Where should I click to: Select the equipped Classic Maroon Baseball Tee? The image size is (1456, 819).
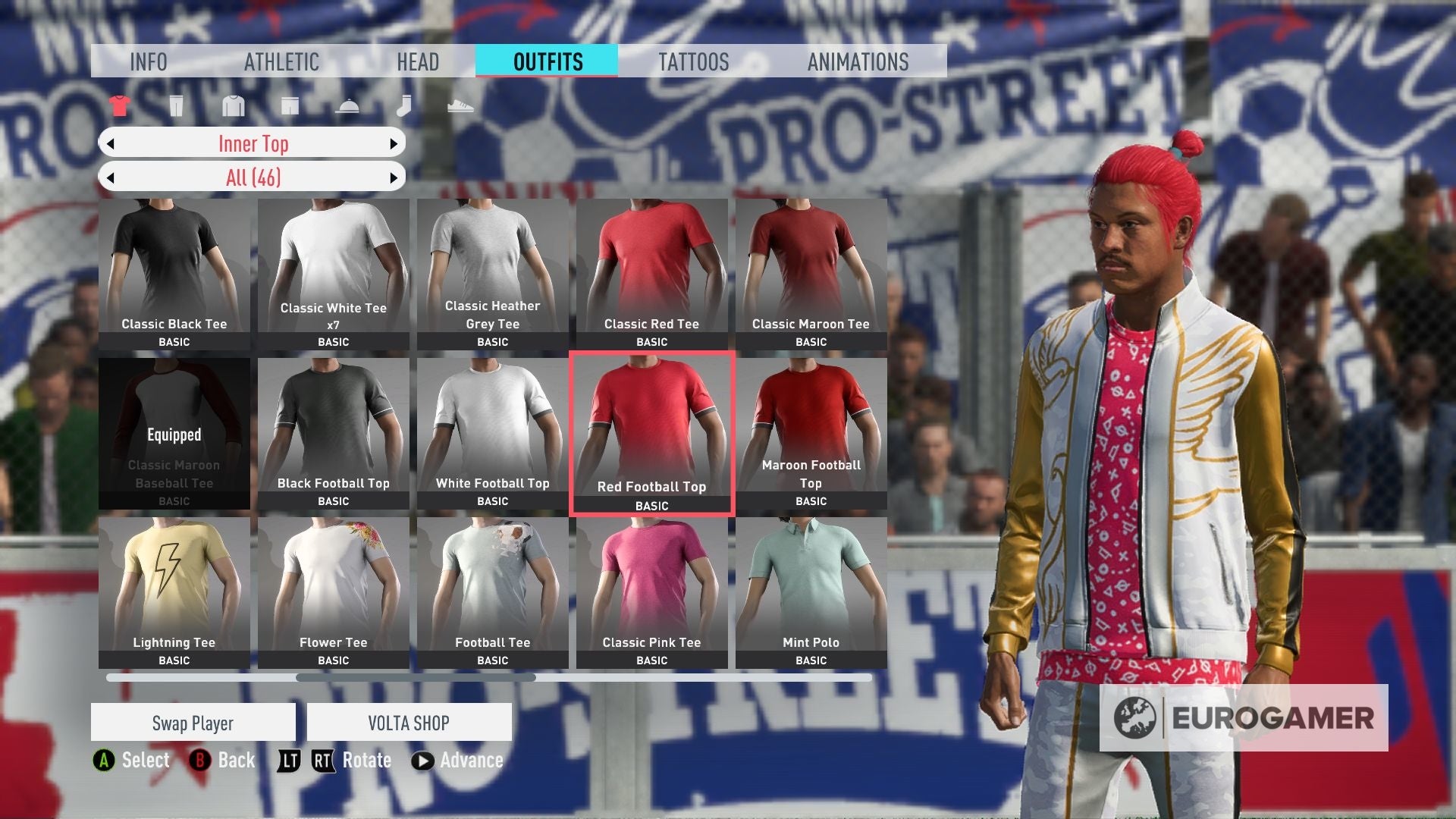174,435
